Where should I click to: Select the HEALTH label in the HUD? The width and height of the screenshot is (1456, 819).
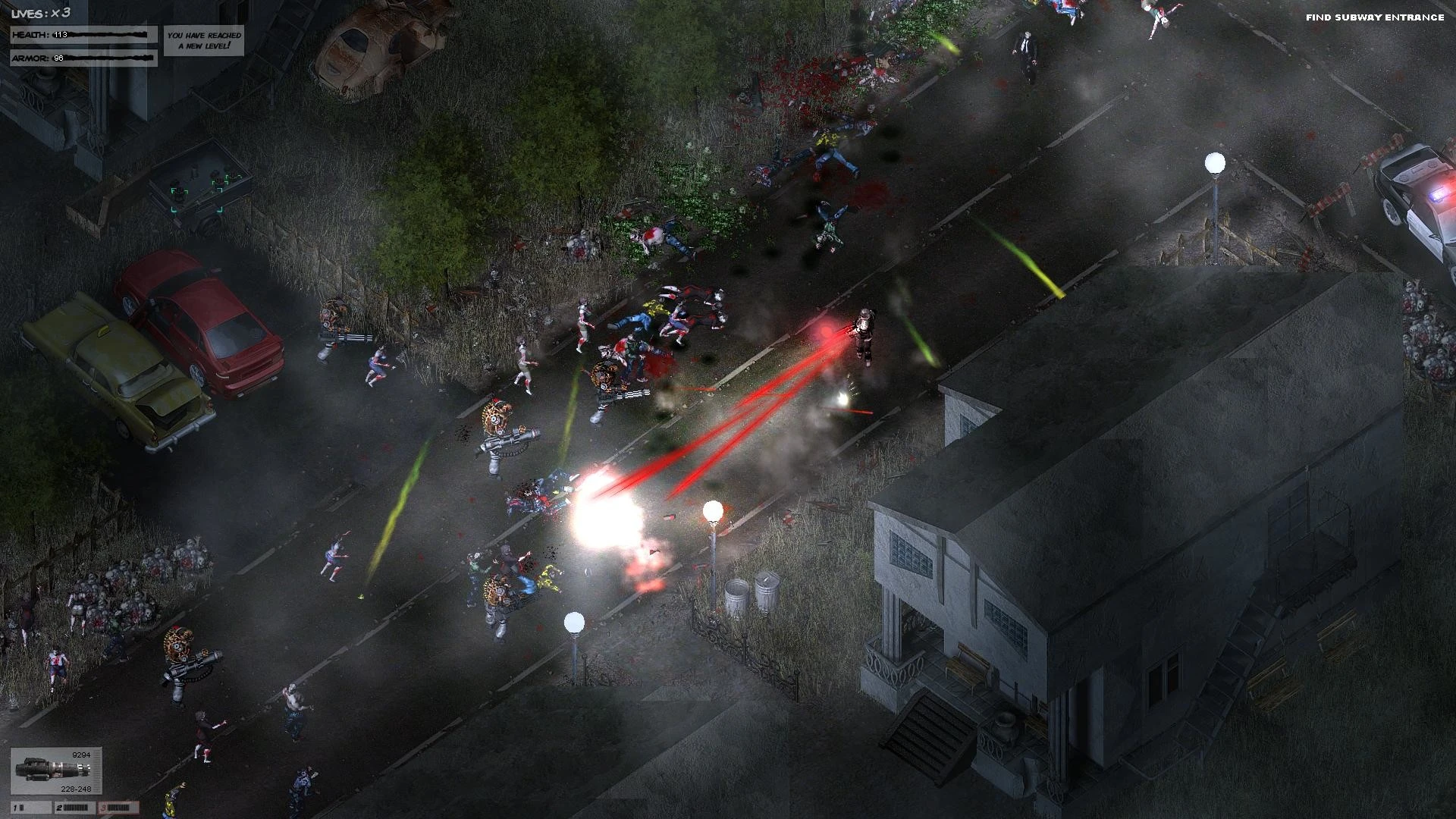(30, 34)
